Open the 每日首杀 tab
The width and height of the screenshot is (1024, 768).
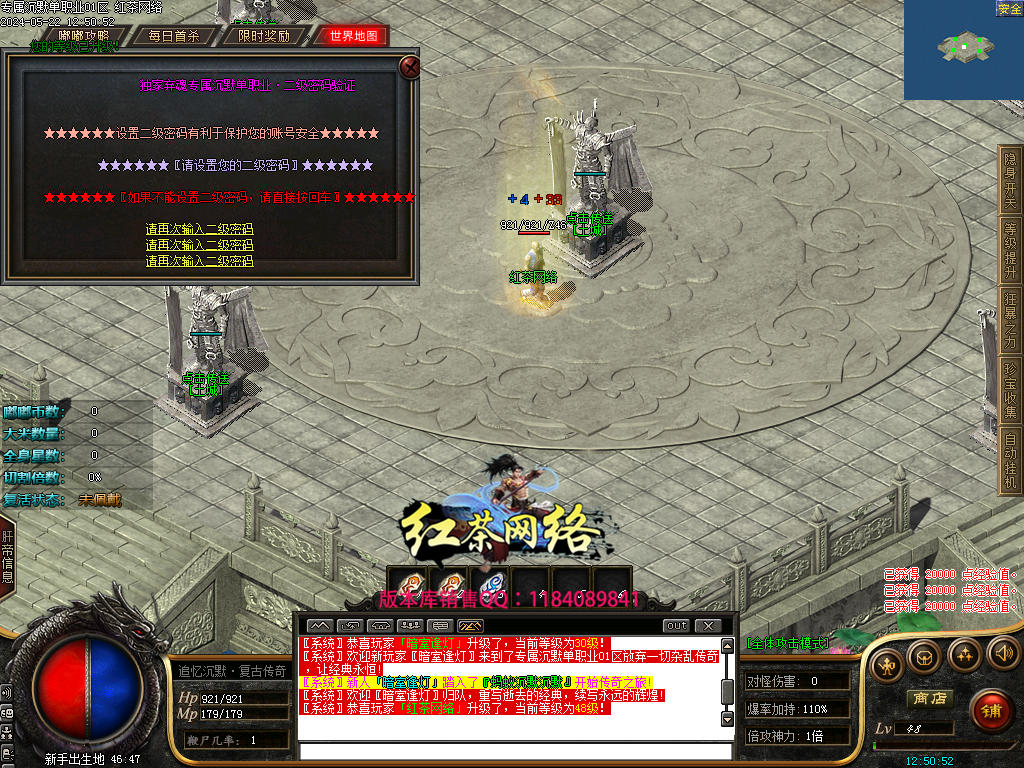[x=174, y=36]
